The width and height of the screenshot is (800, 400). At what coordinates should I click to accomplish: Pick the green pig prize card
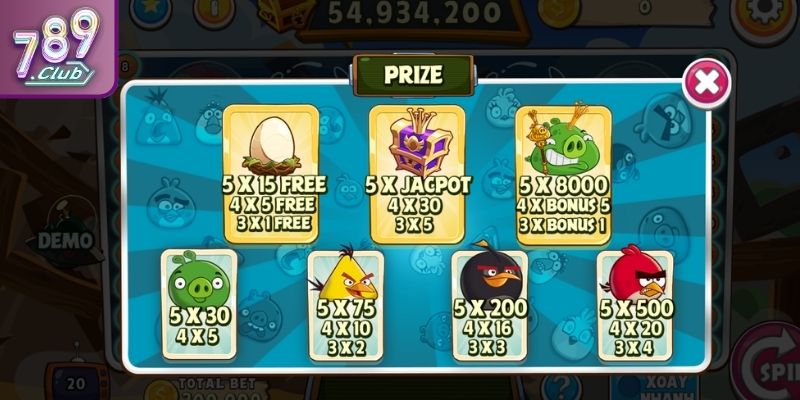(x=199, y=304)
